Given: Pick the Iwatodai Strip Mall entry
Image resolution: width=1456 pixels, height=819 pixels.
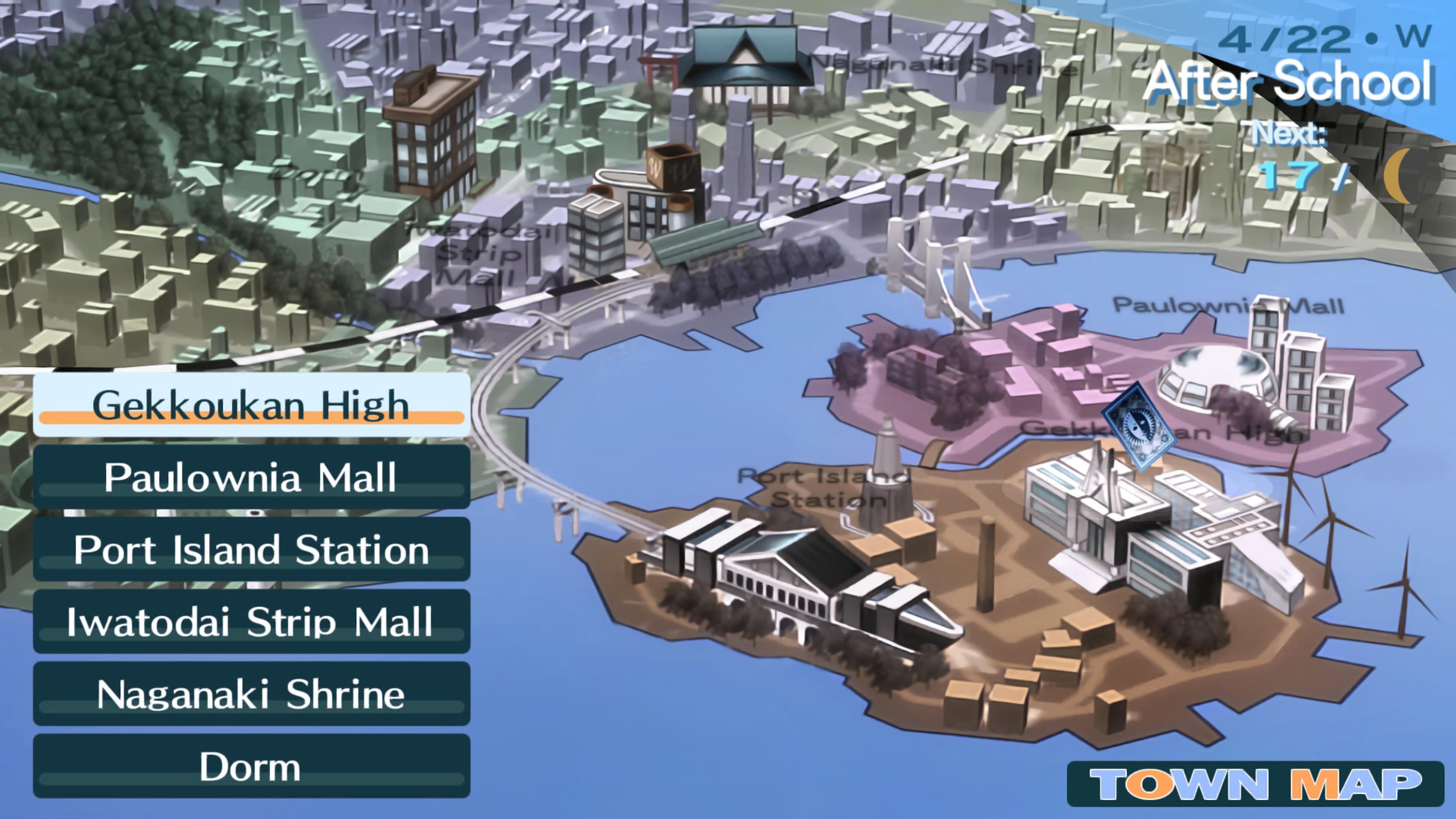Looking at the screenshot, I should coord(251,622).
